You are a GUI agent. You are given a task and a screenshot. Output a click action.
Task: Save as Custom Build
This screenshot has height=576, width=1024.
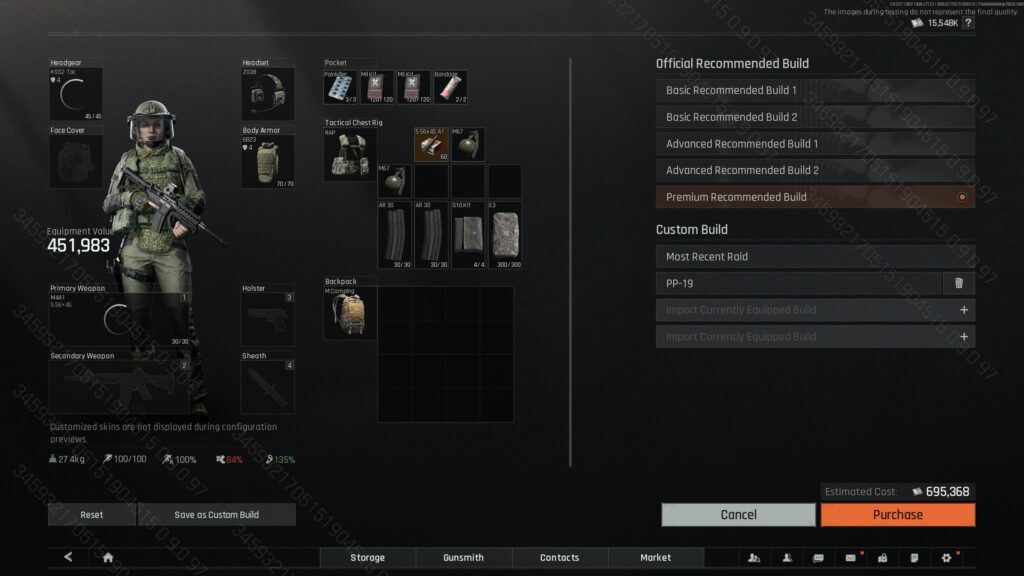click(x=216, y=515)
